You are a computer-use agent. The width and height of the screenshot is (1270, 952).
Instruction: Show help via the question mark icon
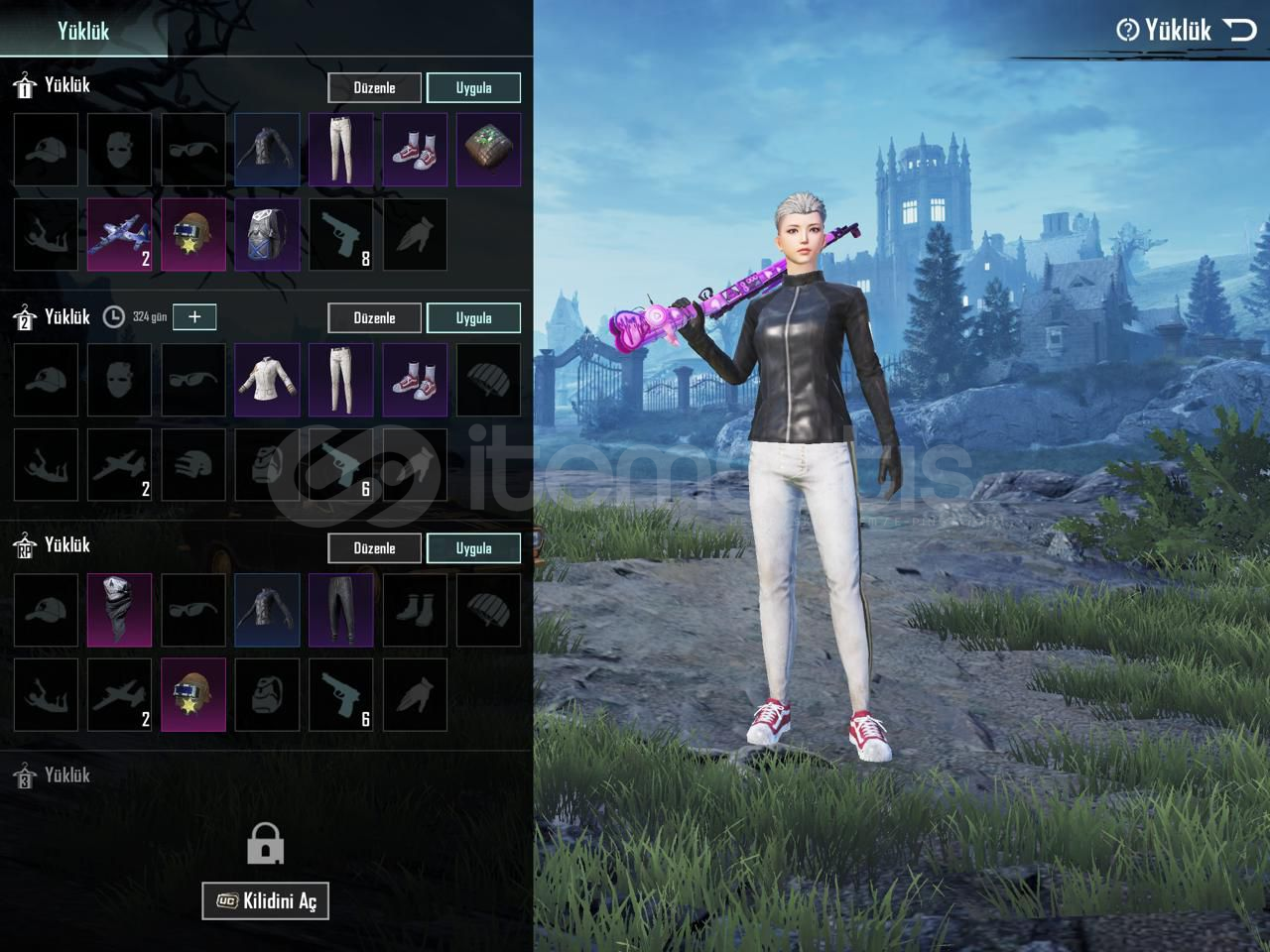coord(1127,30)
